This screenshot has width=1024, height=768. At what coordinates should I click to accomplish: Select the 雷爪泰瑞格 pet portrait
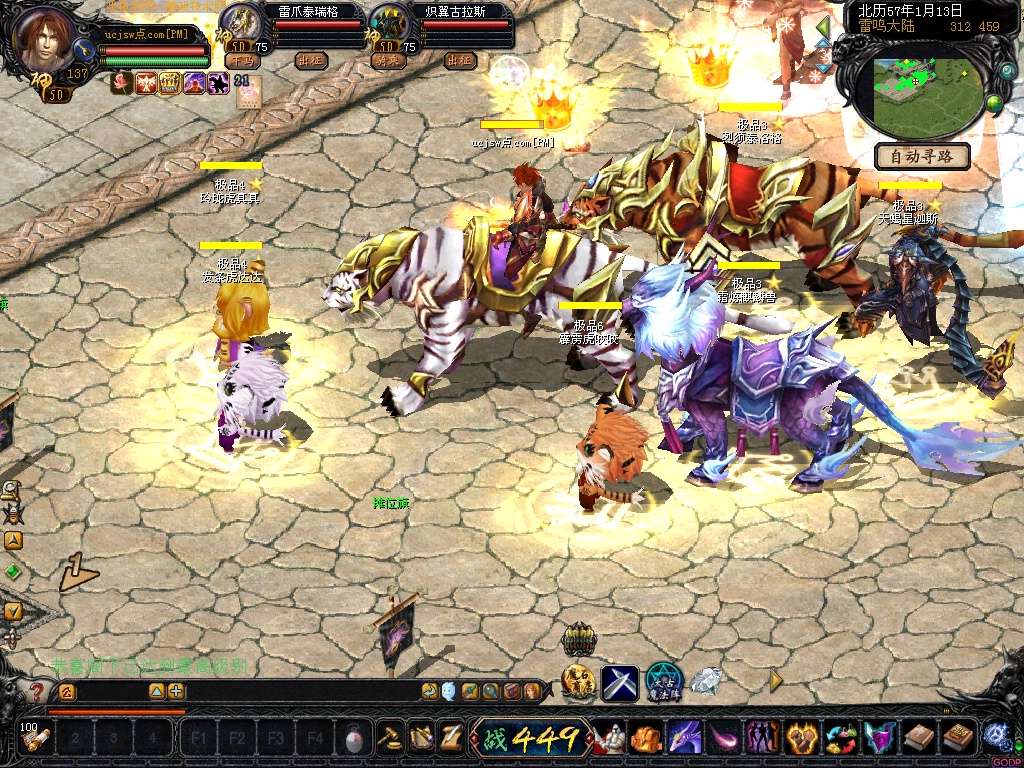240,22
